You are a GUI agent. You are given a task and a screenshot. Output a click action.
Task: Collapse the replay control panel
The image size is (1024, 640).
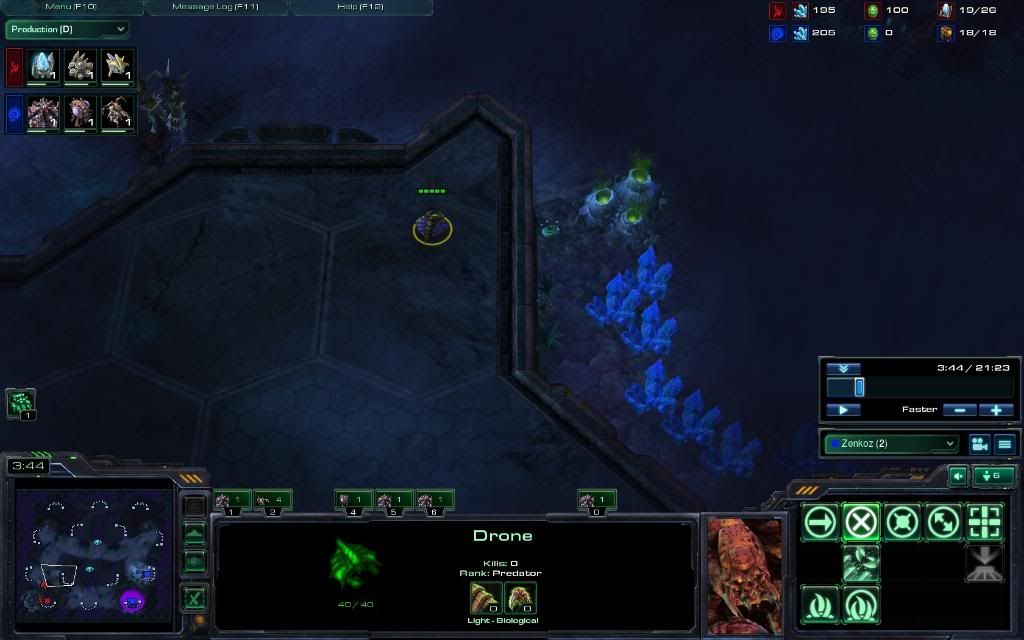click(x=843, y=368)
